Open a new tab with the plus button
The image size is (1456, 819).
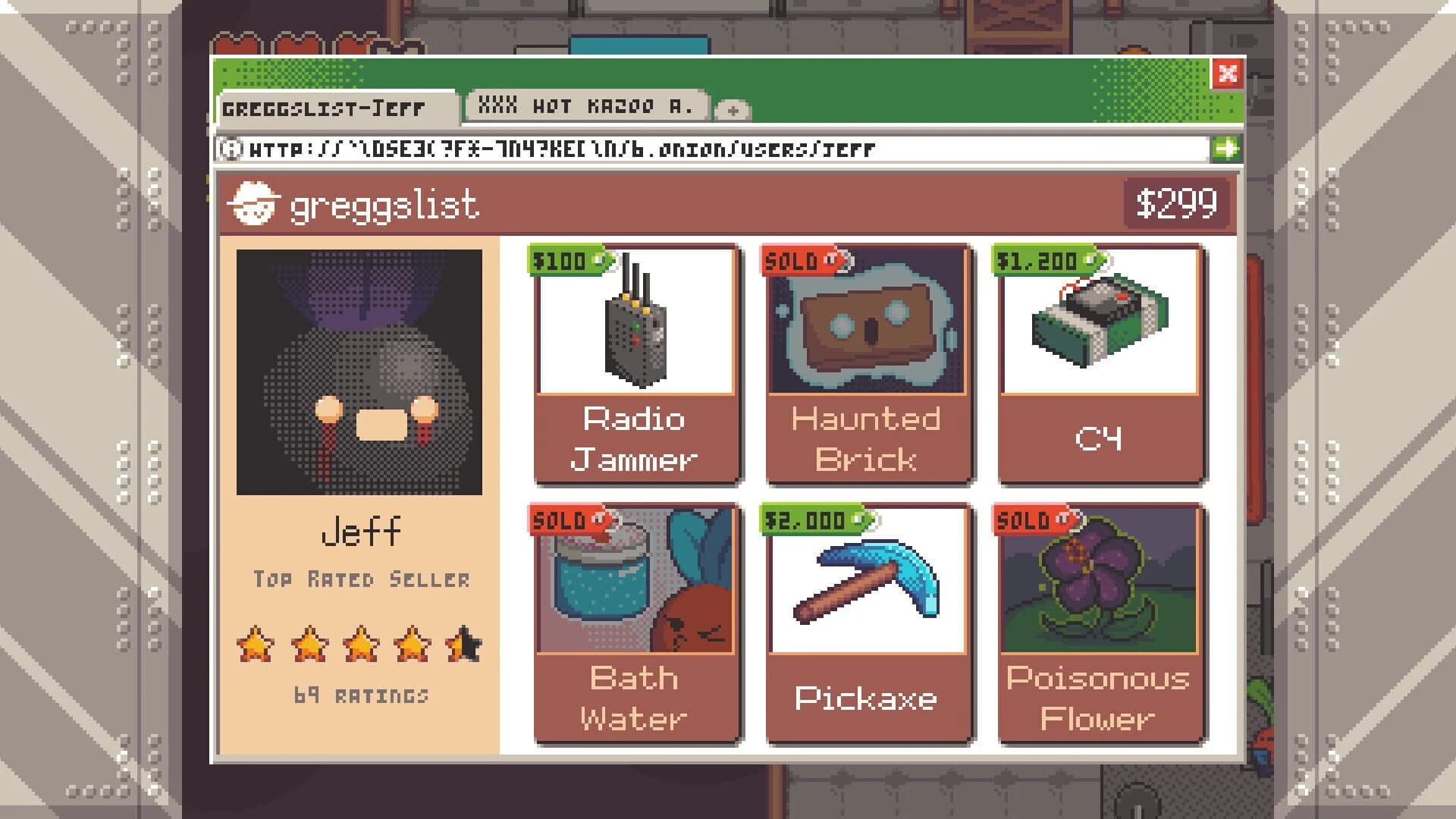[732, 112]
